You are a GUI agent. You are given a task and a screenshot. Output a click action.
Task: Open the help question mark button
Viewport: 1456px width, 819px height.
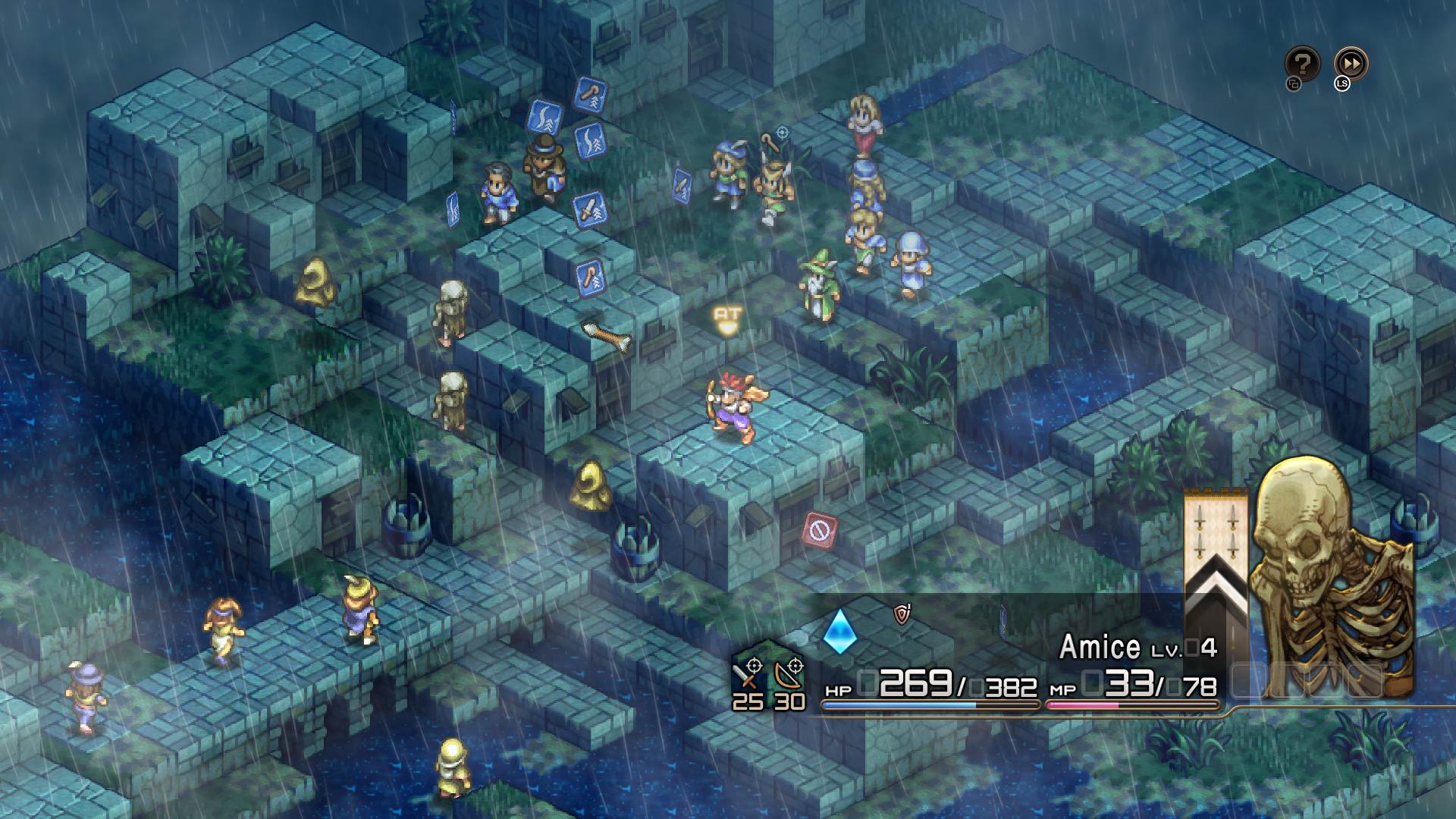click(1302, 64)
